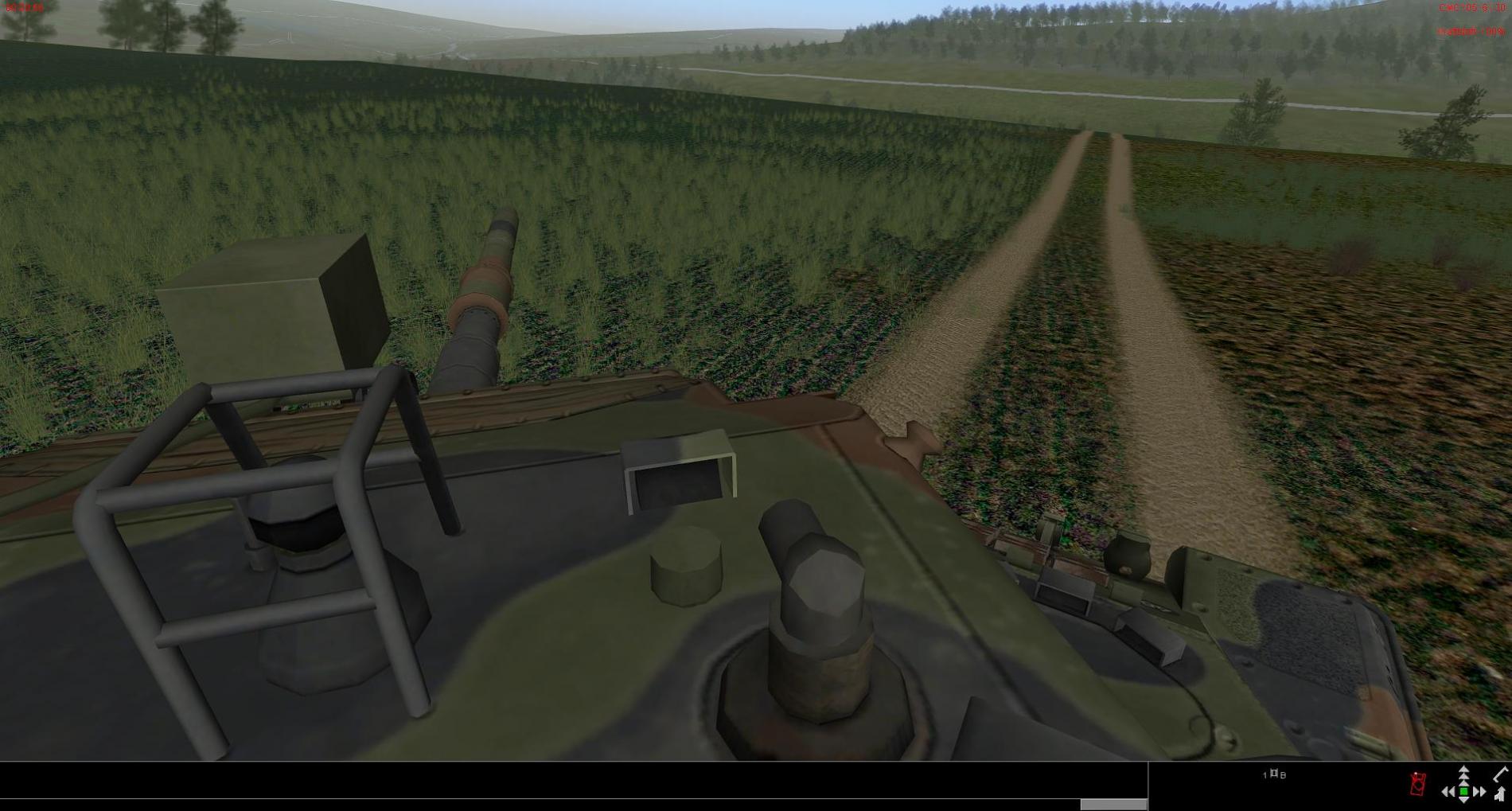Viewport: 1512px width, 811px height.
Task: Select the 1 B unit callsign marker
Action: [x=1274, y=774]
